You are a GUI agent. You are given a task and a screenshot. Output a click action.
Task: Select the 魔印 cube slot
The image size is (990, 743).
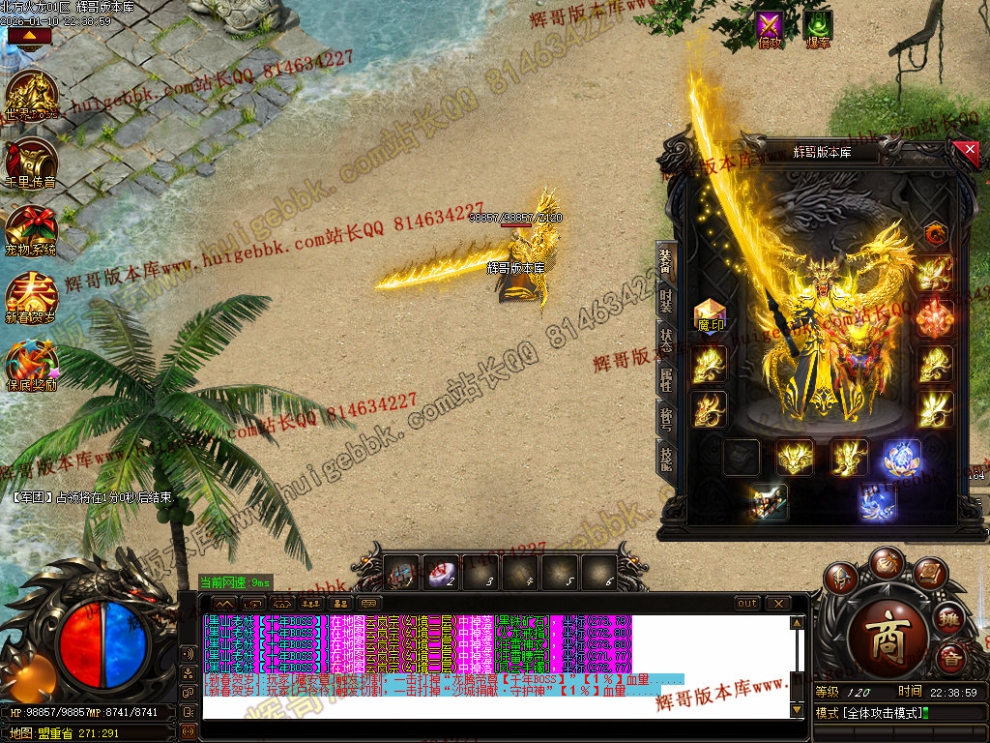click(x=709, y=315)
